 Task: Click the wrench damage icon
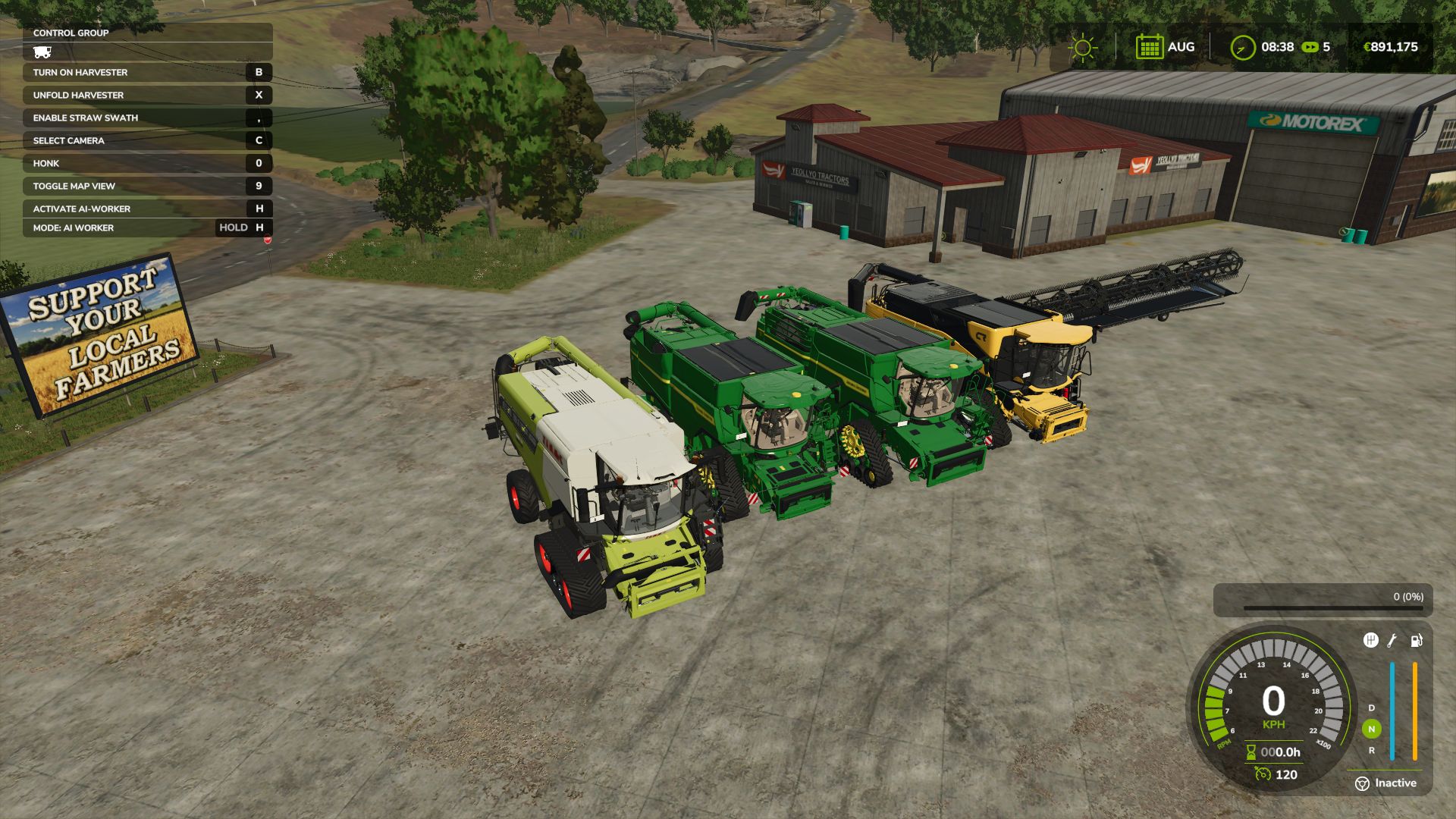pos(1392,641)
